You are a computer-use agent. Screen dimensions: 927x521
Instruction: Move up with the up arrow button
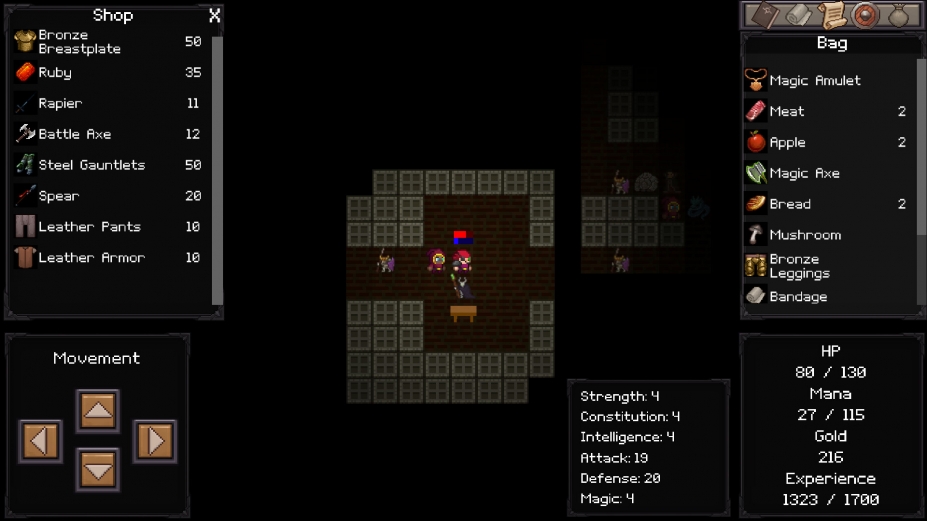click(x=97, y=410)
